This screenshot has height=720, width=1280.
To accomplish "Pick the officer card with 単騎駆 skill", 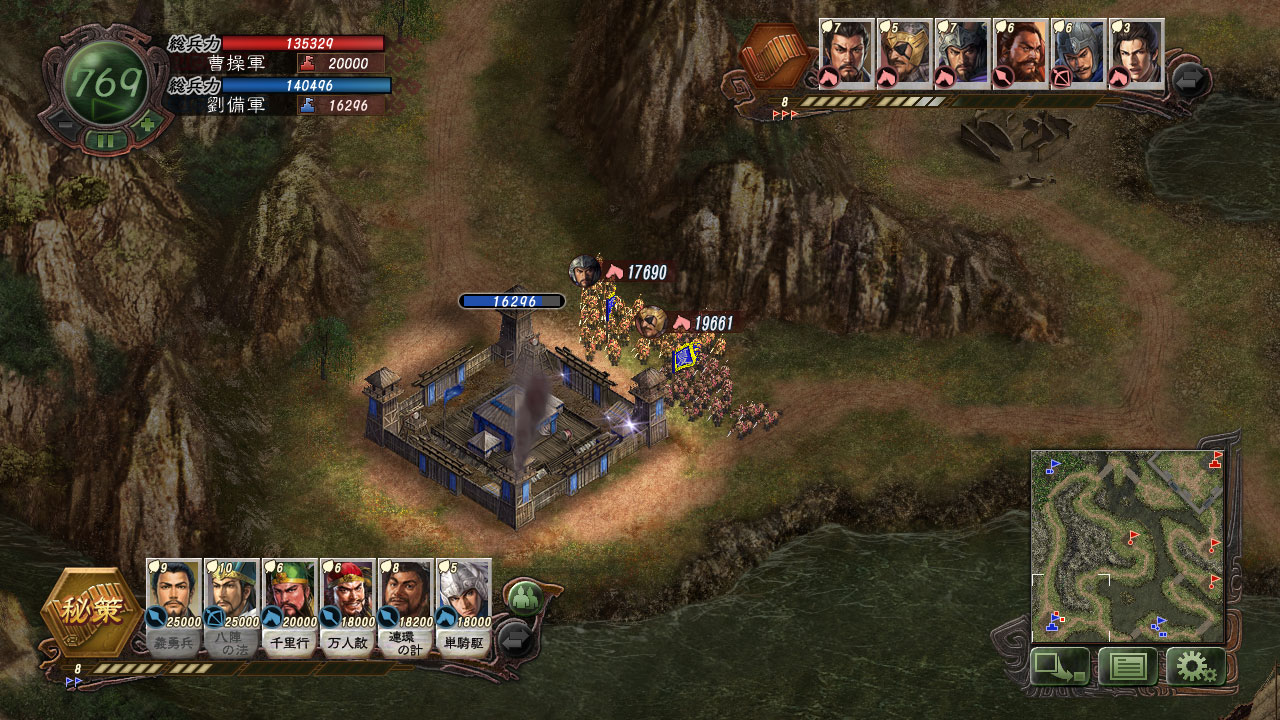I will pyautogui.click(x=463, y=606).
